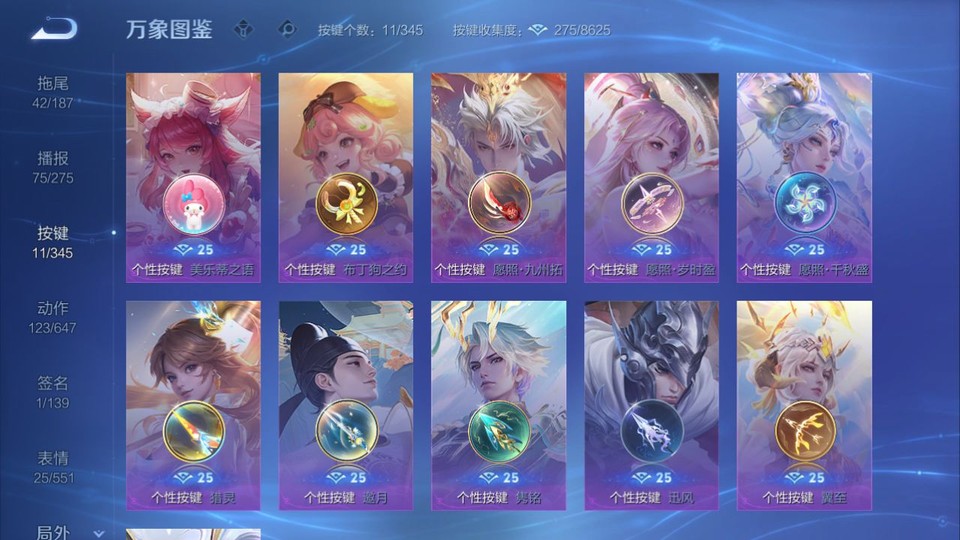The image size is (960, 540).
Task: Go back using the return arrow
Action: pyautogui.click(x=54, y=30)
